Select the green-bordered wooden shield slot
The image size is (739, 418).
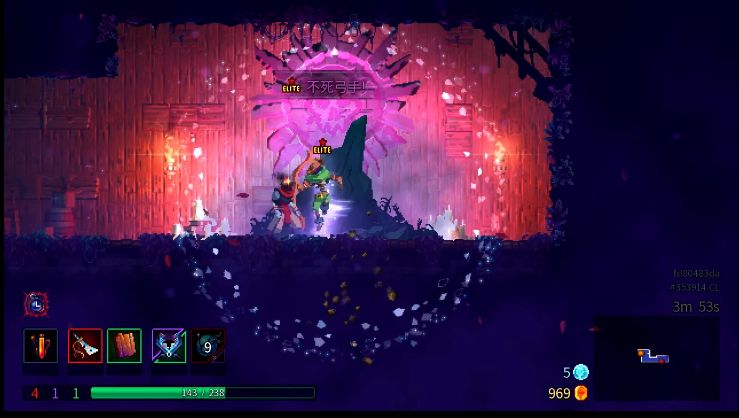(x=125, y=346)
